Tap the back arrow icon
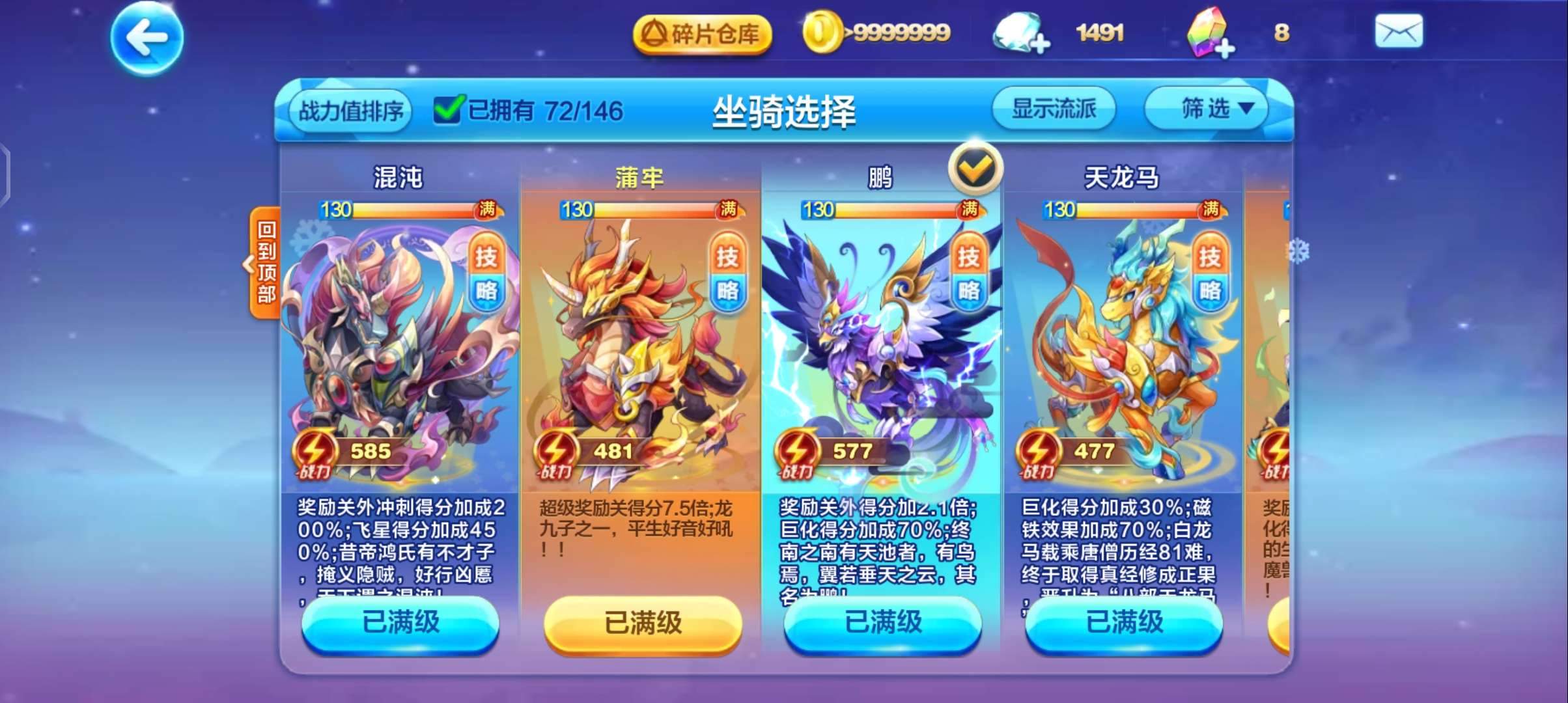Screen dimensions: 1568x703 point(147,38)
